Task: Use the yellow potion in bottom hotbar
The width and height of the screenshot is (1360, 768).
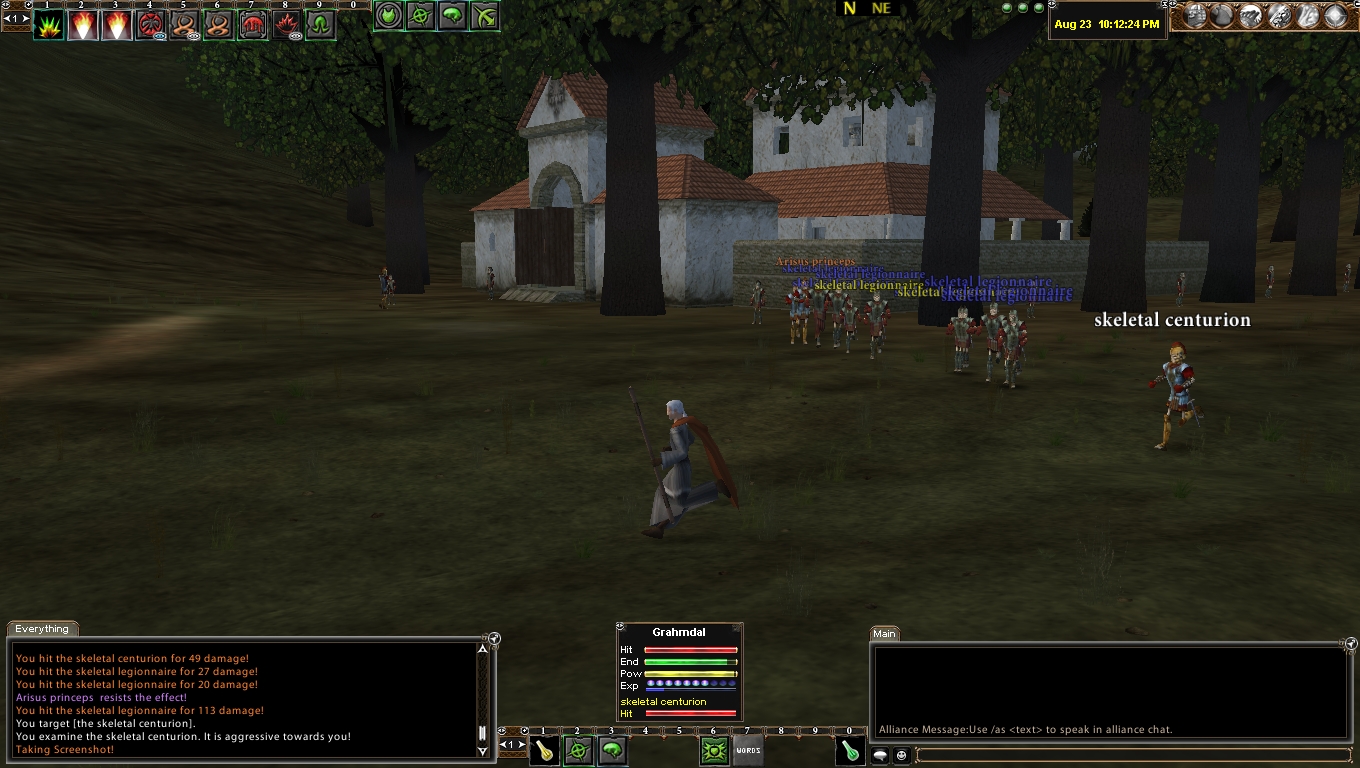Action: [544, 751]
